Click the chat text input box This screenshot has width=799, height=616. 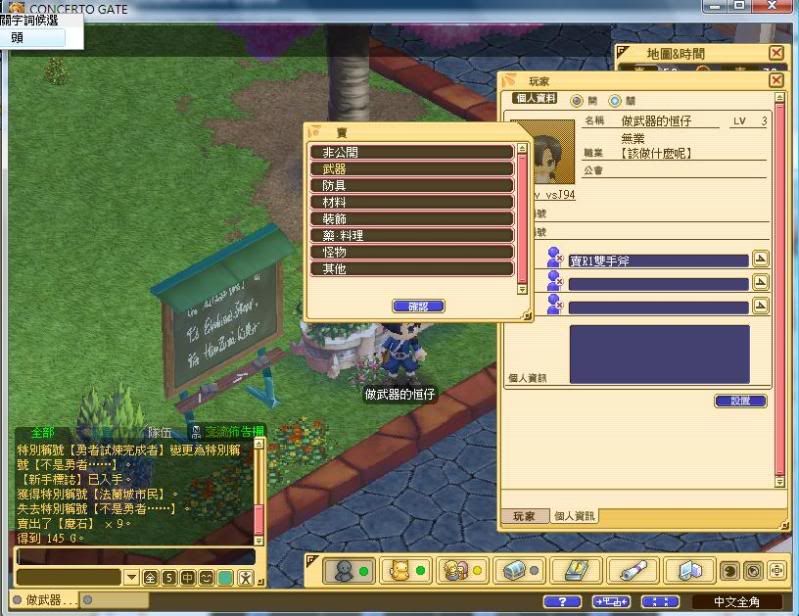tap(135, 556)
